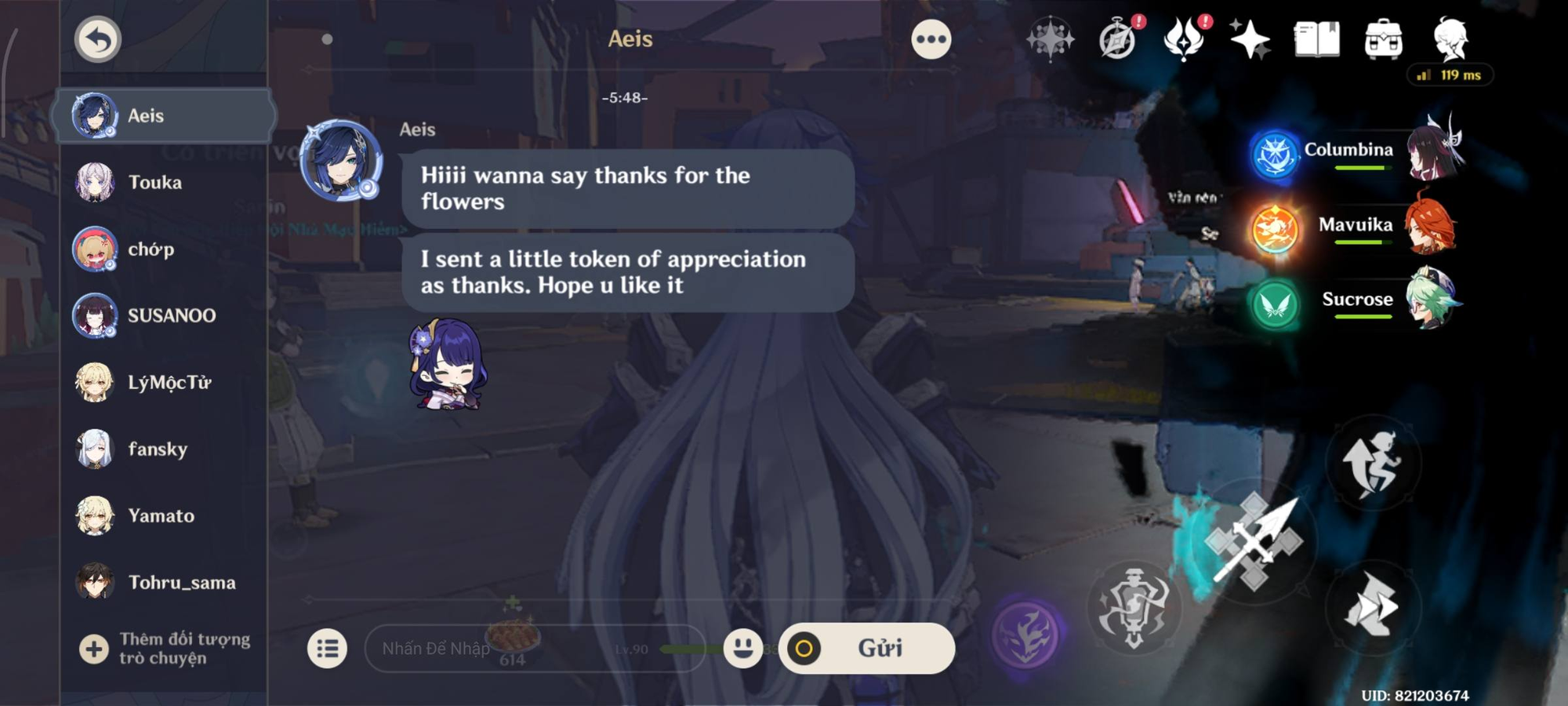Select SUSANOO in the chat list
The width and height of the screenshot is (1568, 706).
tap(165, 316)
